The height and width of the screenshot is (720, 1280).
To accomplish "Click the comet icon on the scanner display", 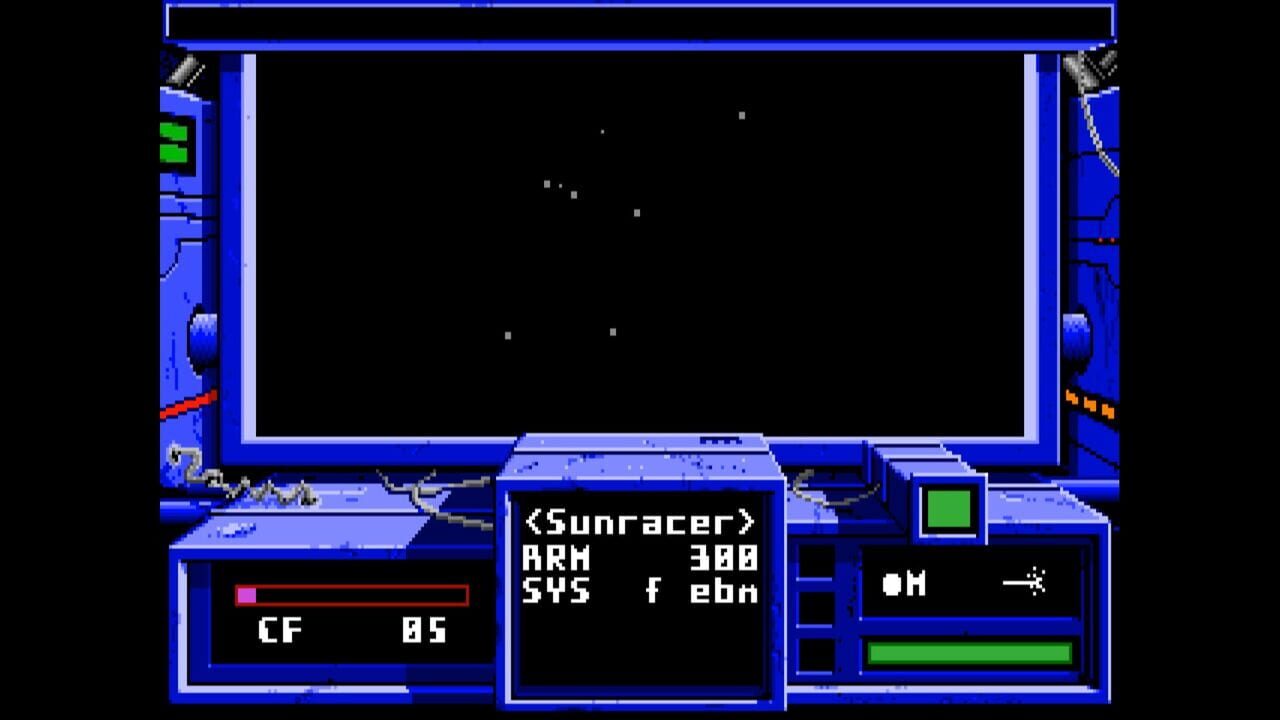I will tap(1029, 584).
